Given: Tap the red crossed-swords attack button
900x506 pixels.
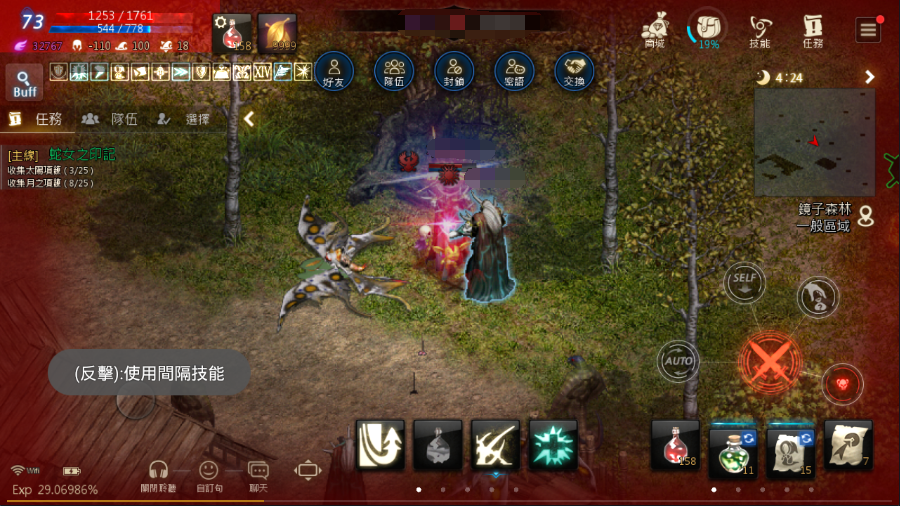Looking at the screenshot, I should click(770, 361).
